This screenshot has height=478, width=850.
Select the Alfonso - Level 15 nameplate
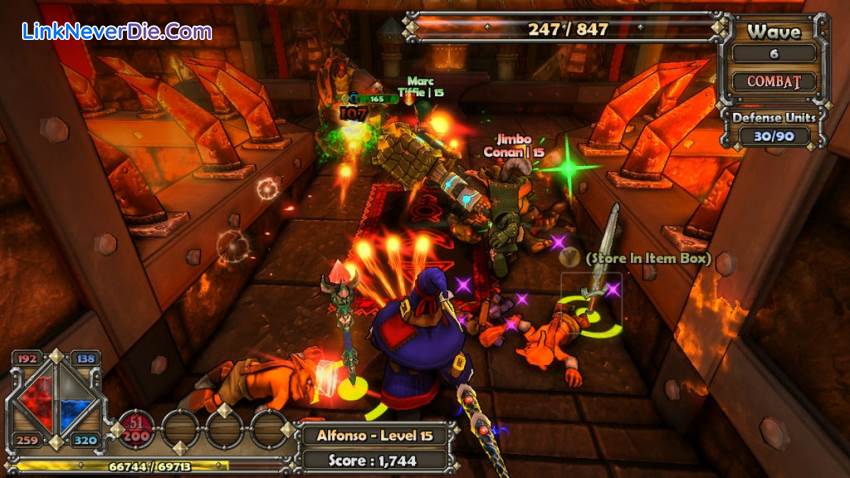pos(373,435)
